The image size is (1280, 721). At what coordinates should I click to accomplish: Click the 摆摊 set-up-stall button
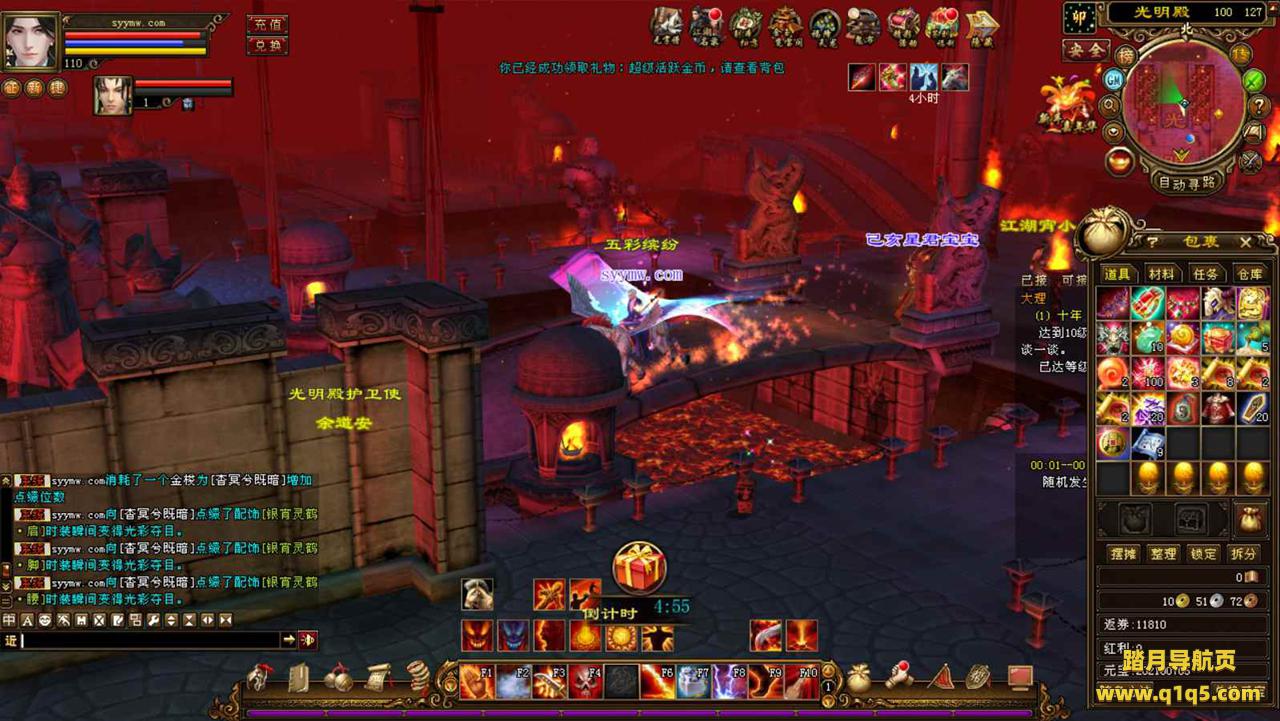pos(1123,553)
